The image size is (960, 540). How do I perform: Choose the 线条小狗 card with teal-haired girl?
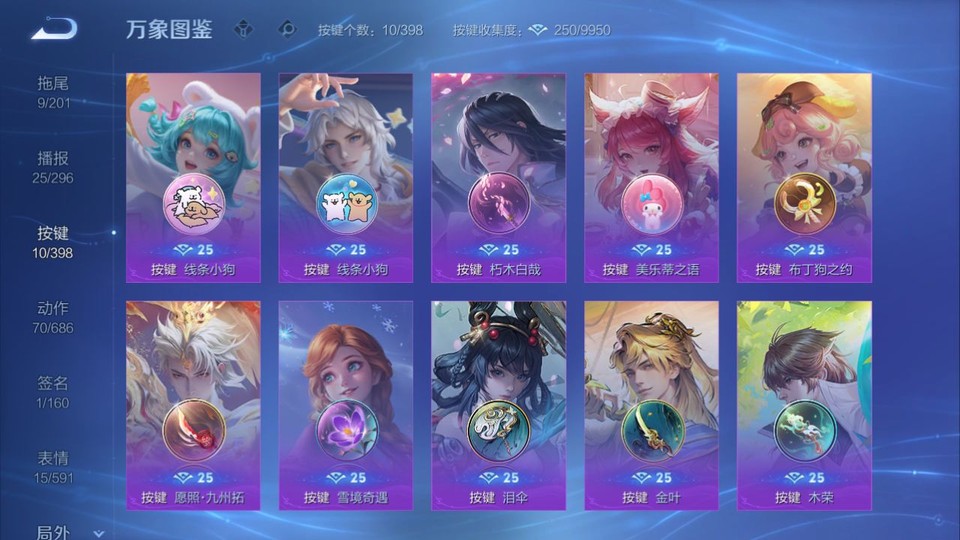click(193, 178)
